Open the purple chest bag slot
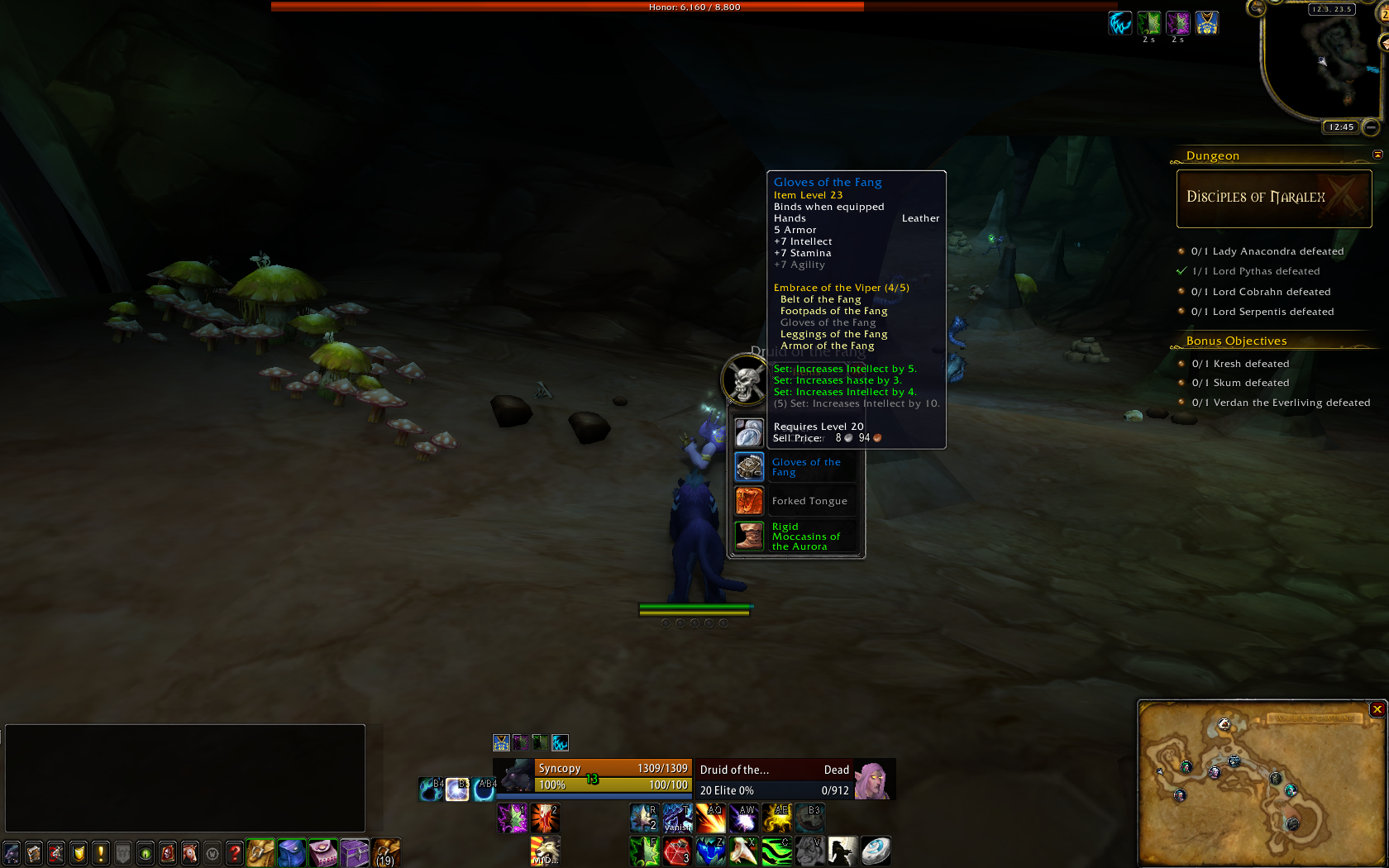This screenshot has height=868, width=1389. (355, 852)
